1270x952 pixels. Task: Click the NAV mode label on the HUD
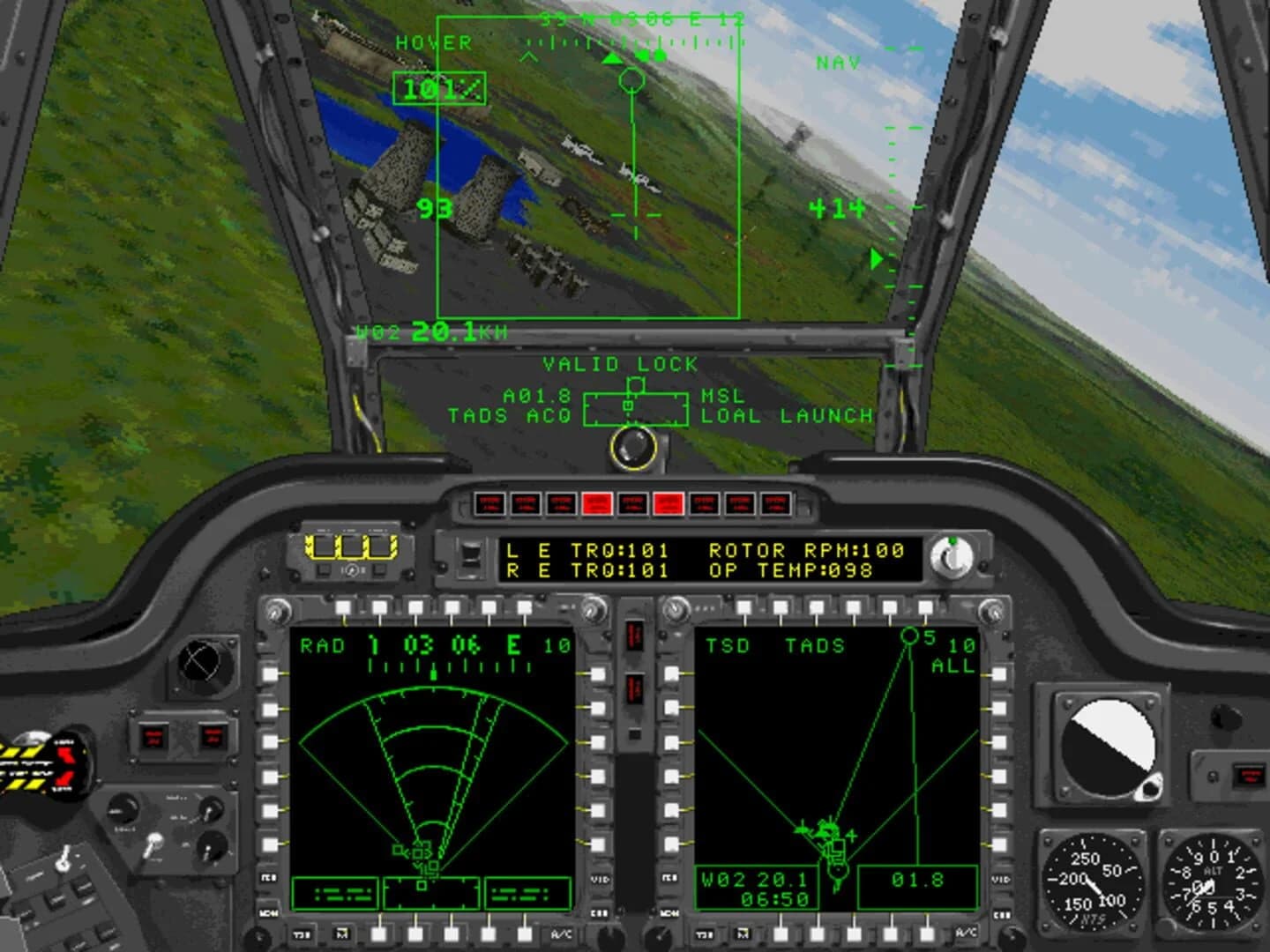point(840,62)
